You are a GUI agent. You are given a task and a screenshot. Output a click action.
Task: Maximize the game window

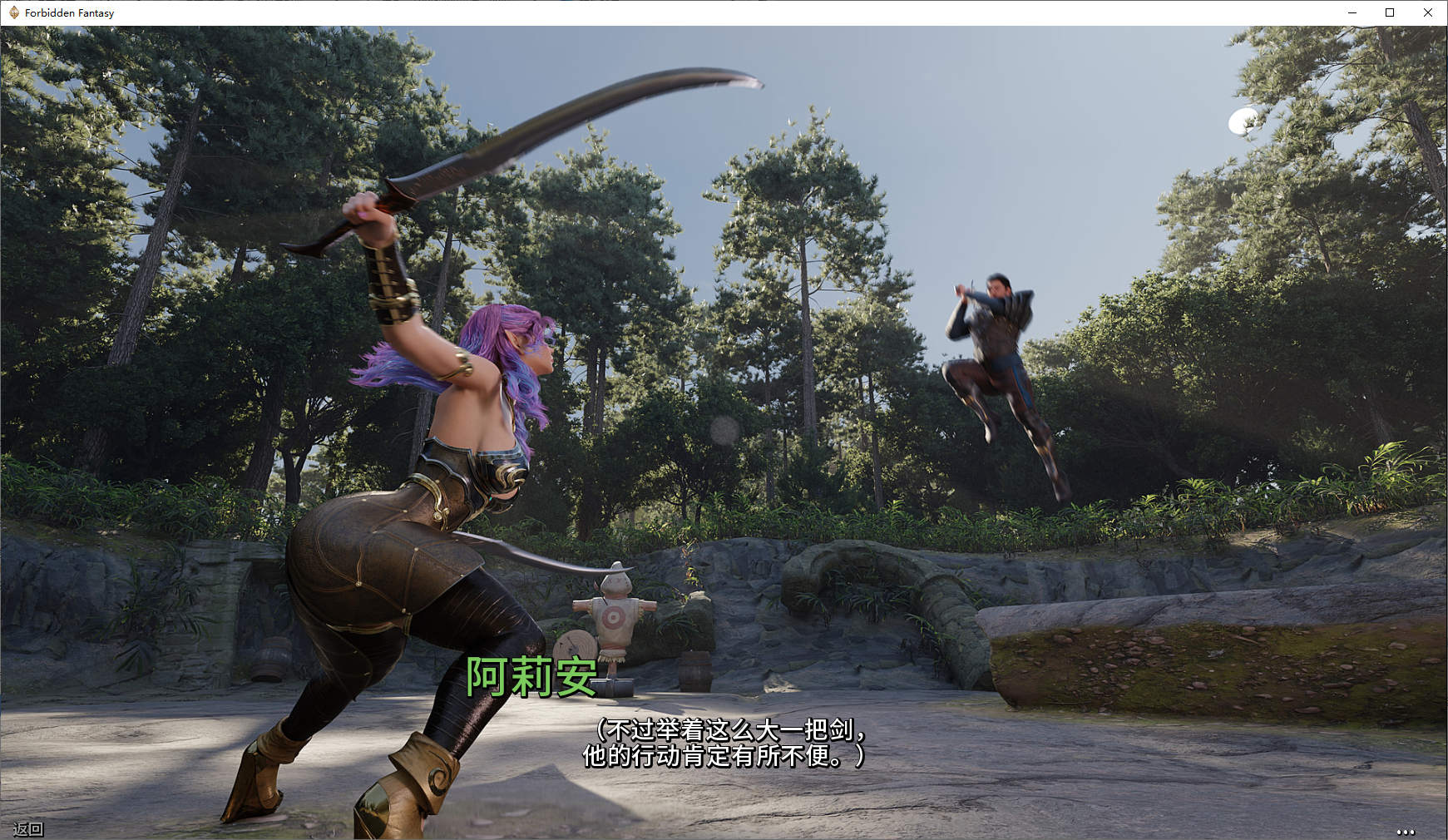[x=1390, y=12]
